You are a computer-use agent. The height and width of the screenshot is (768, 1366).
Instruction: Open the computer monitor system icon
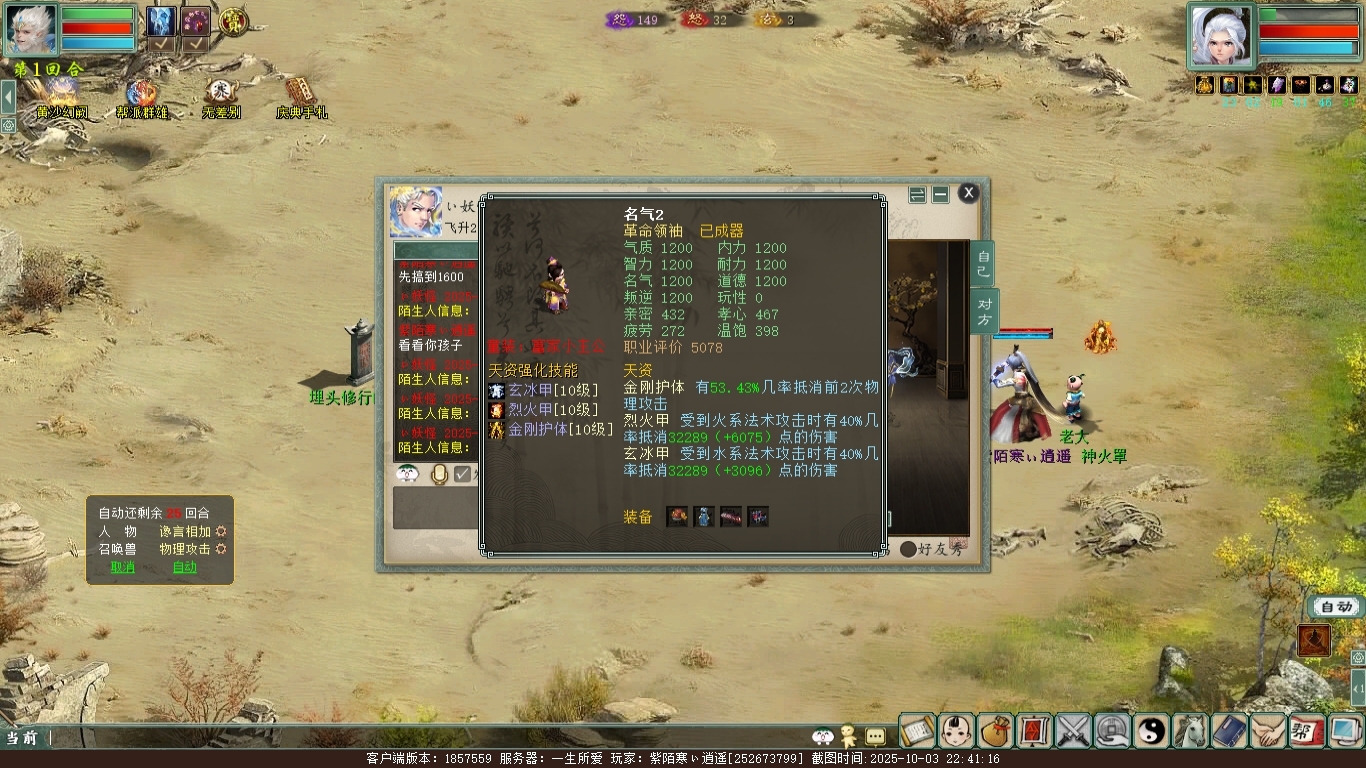[x=1346, y=731]
